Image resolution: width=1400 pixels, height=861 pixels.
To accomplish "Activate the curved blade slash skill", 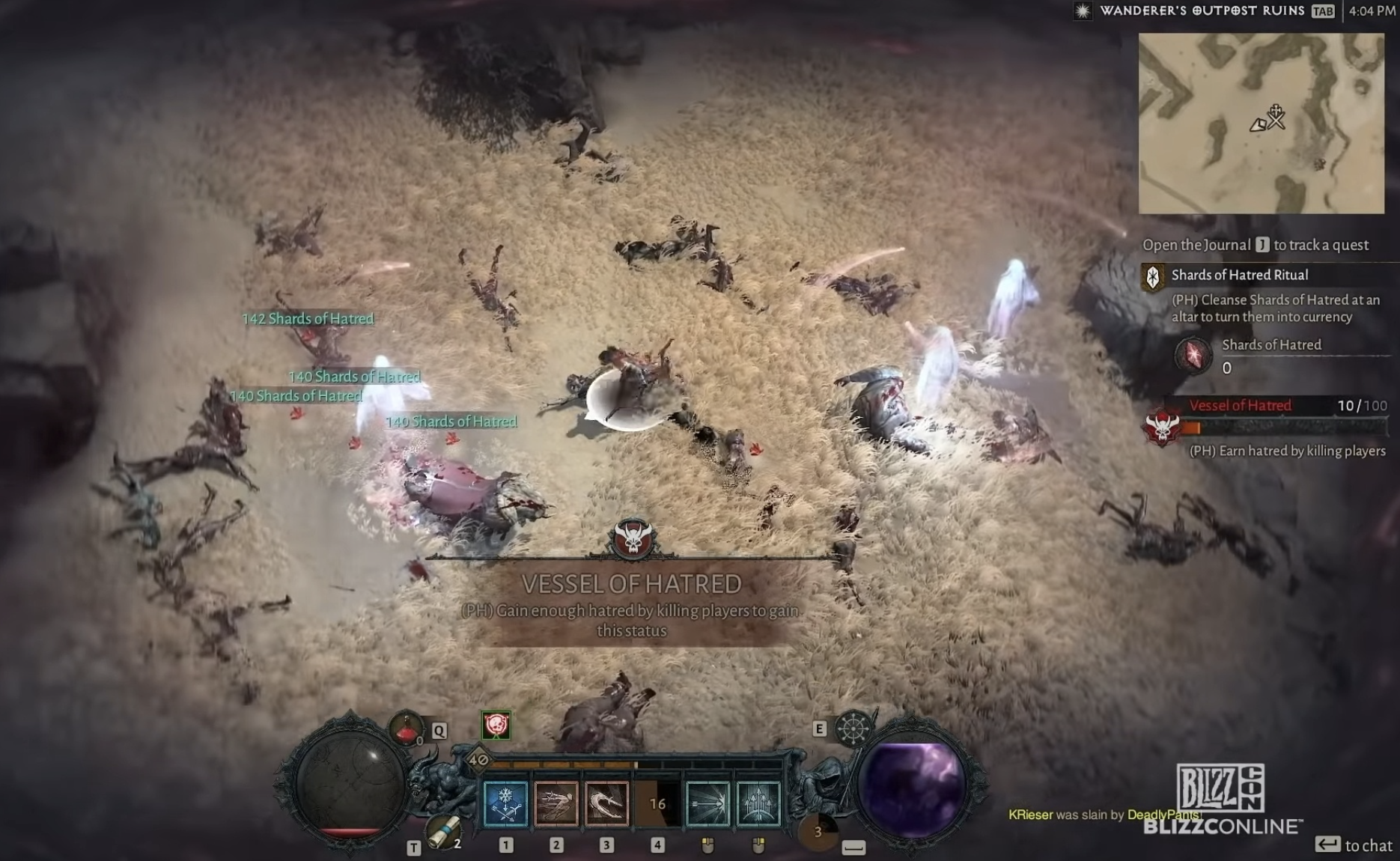I will pos(606,803).
